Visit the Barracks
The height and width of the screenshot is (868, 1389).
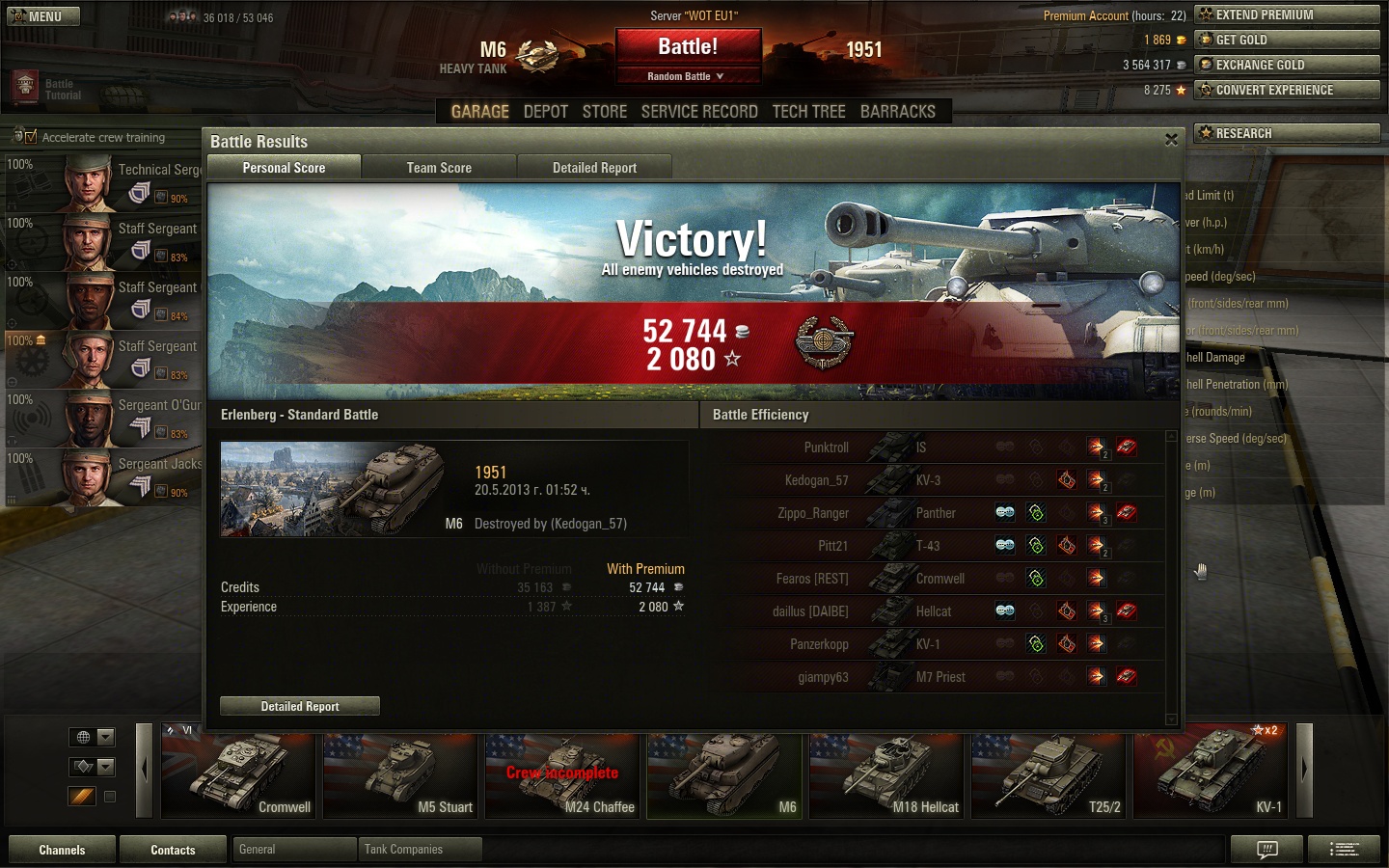[x=897, y=112]
